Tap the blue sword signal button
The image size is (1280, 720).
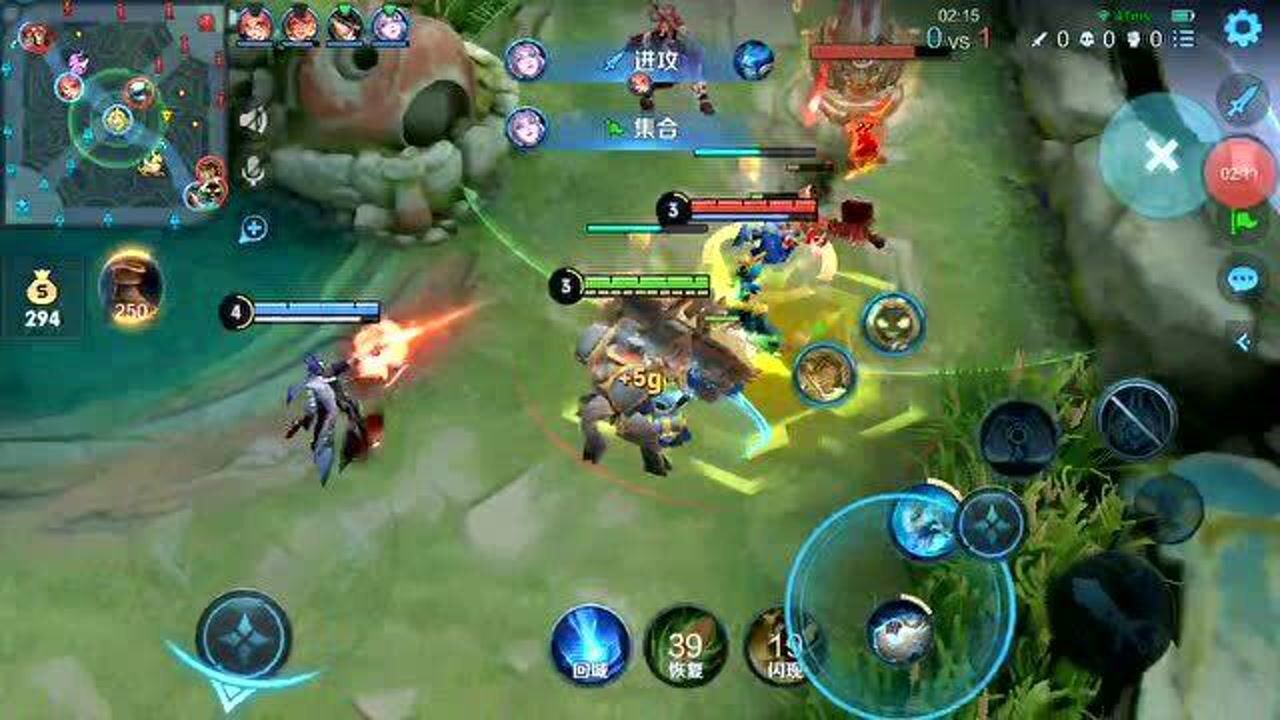click(x=1243, y=100)
